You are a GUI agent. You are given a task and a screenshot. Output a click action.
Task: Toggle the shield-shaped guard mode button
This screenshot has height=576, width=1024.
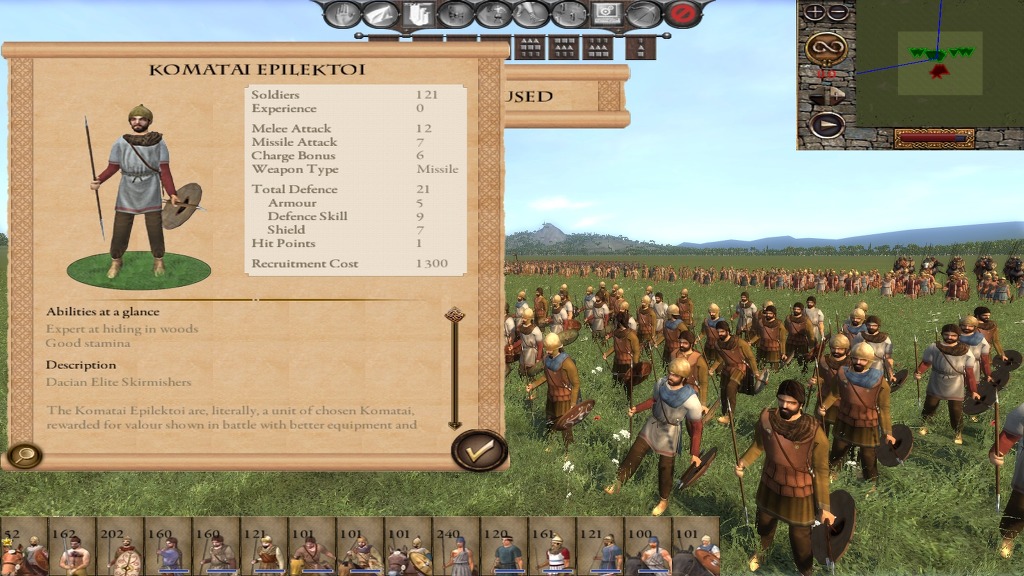(x=418, y=14)
